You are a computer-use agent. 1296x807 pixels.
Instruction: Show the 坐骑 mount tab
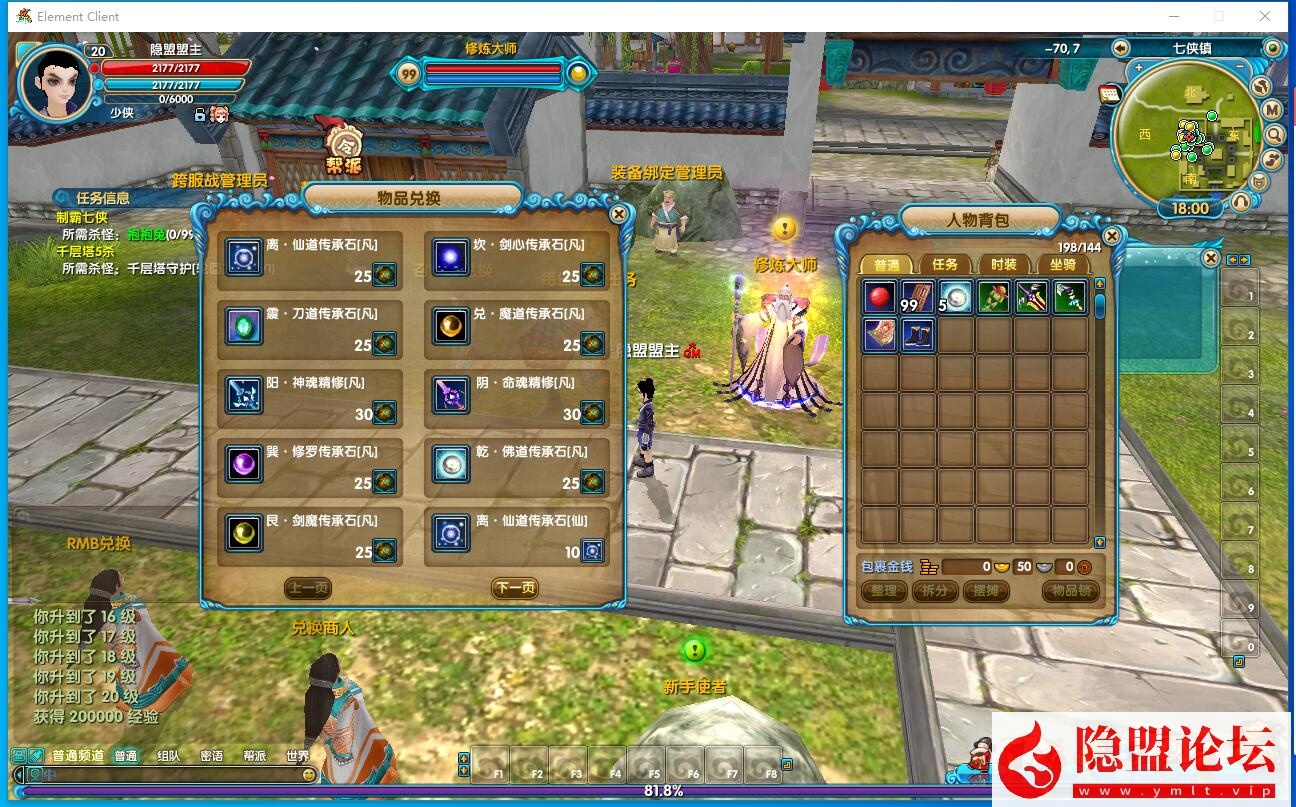1062,264
